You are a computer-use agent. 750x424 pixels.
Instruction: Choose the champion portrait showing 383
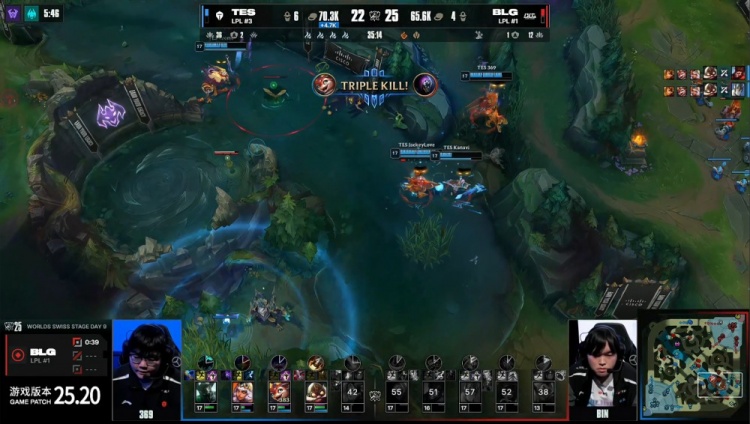(279, 392)
